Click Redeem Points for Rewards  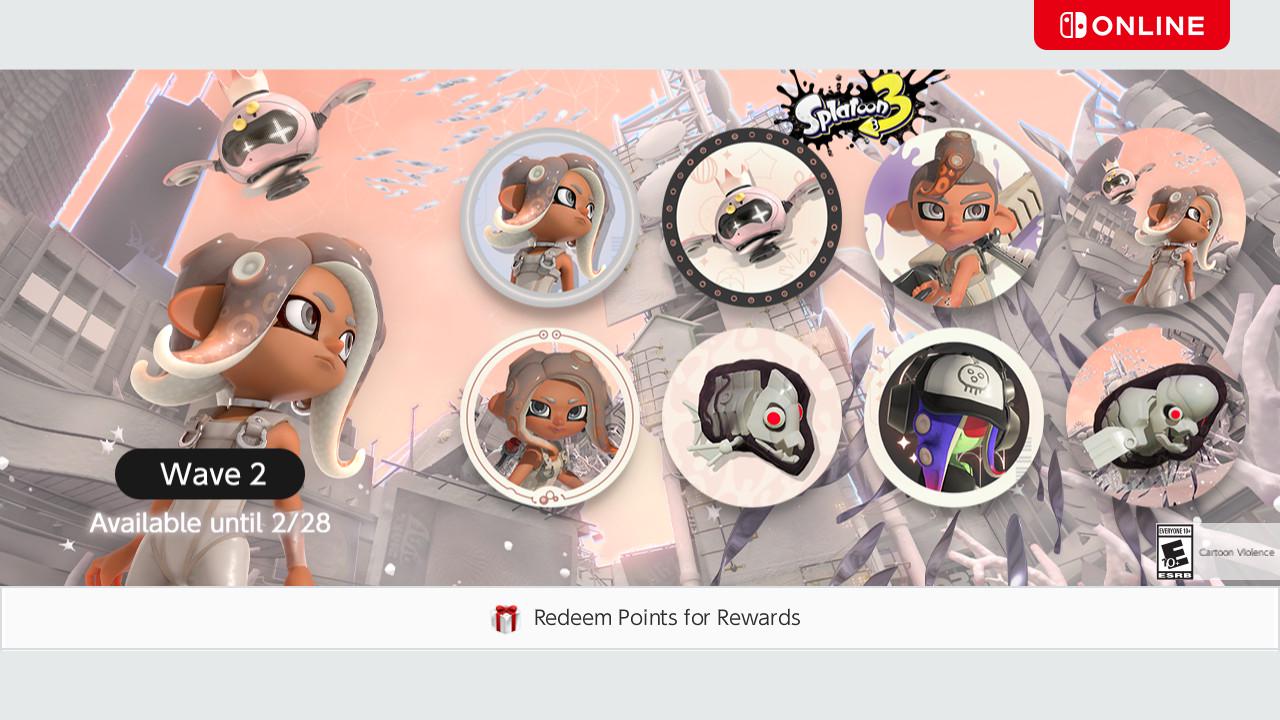tap(666, 618)
